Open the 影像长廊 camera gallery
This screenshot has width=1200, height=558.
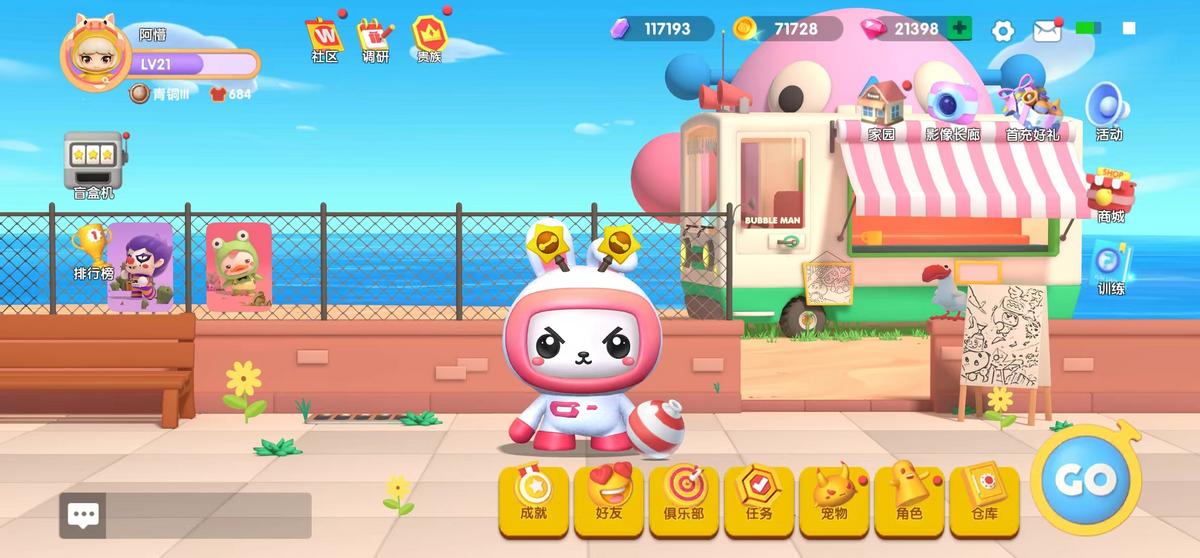tap(951, 107)
